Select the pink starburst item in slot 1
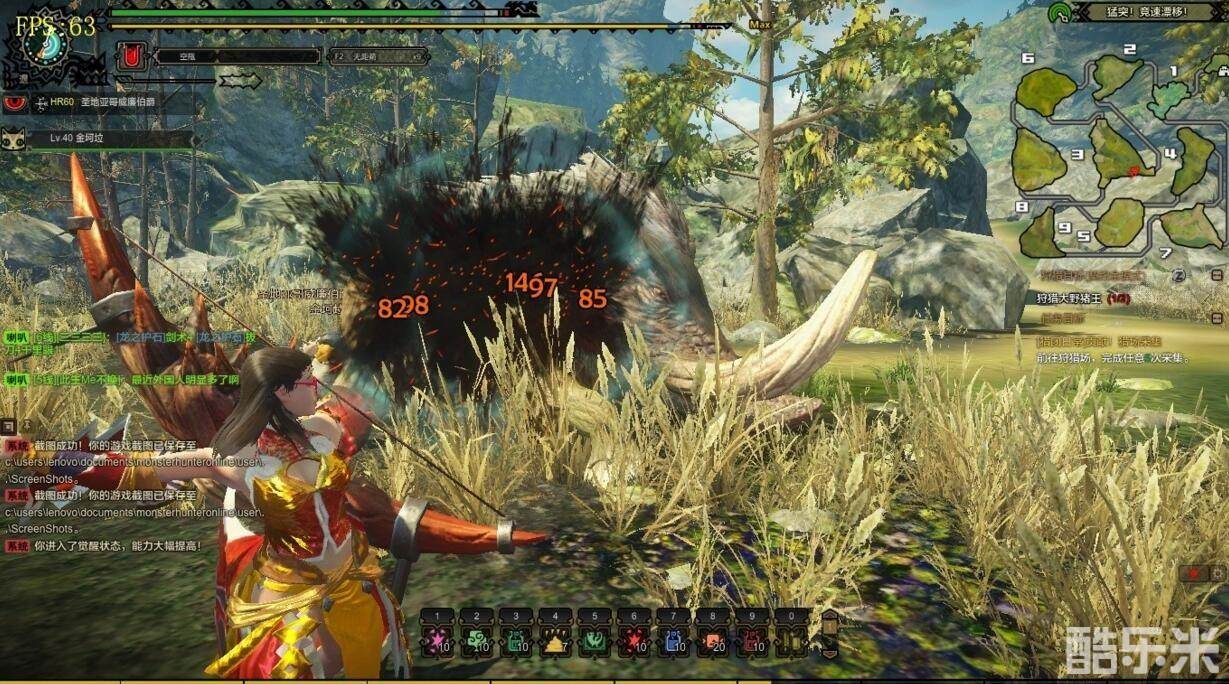1229x684 pixels. click(437, 639)
